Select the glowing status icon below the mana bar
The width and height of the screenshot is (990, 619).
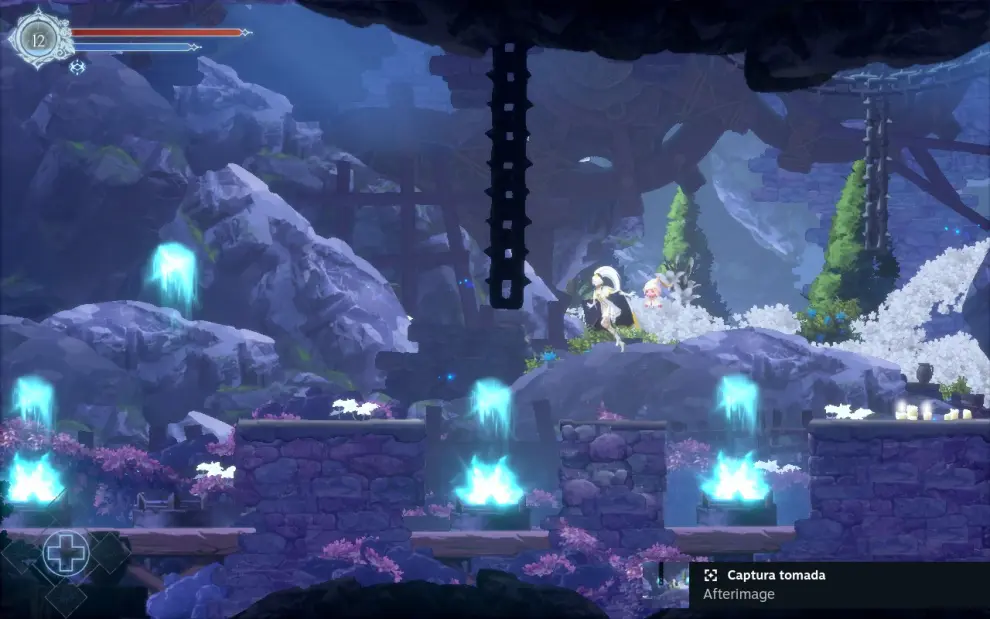(x=77, y=67)
